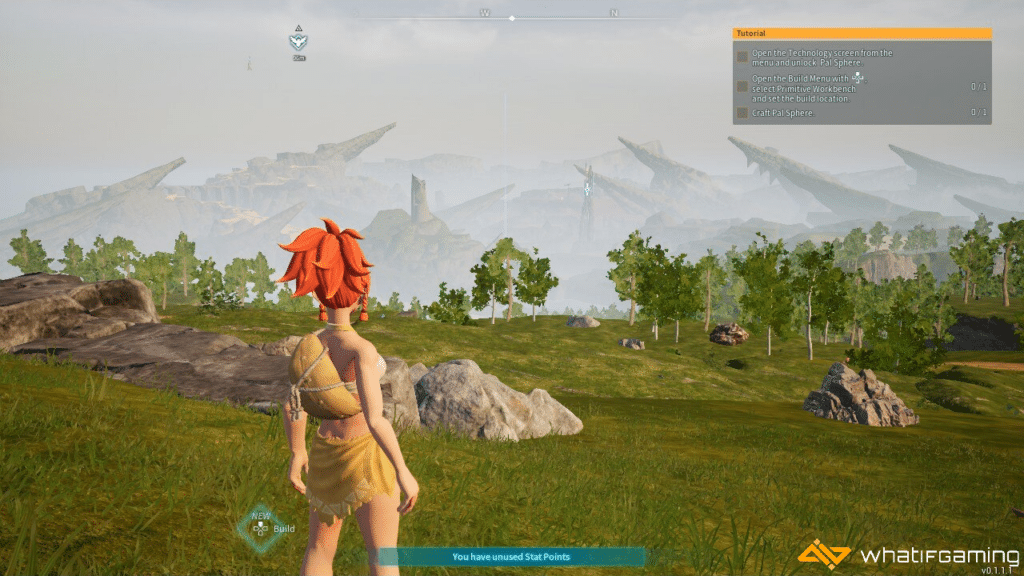
Task: Click the Tutorial panel header
Action: (x=861, y=33)
